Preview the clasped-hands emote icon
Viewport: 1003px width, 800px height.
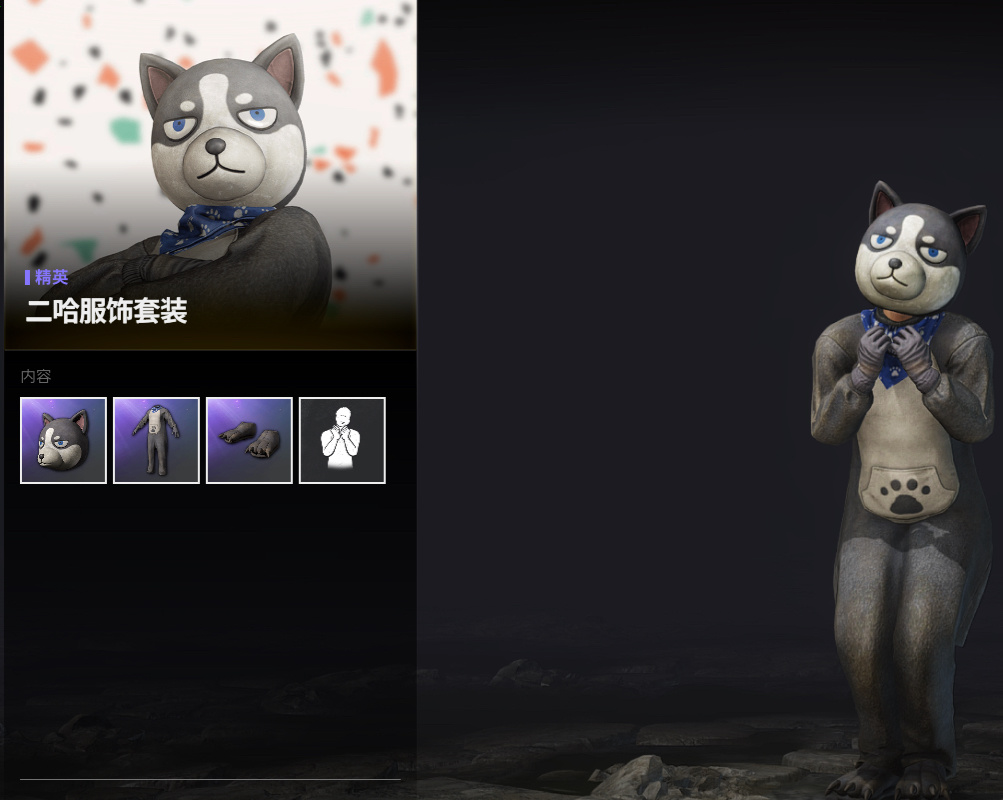point(342,440)
